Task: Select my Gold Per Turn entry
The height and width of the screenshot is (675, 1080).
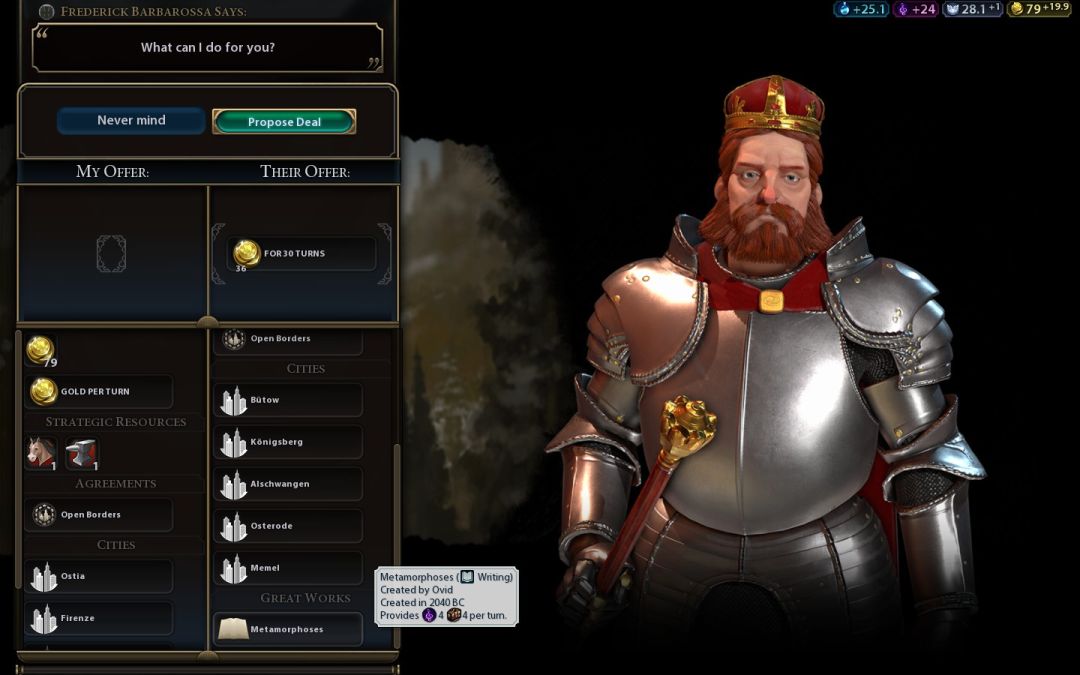Action: coord(98,392)
